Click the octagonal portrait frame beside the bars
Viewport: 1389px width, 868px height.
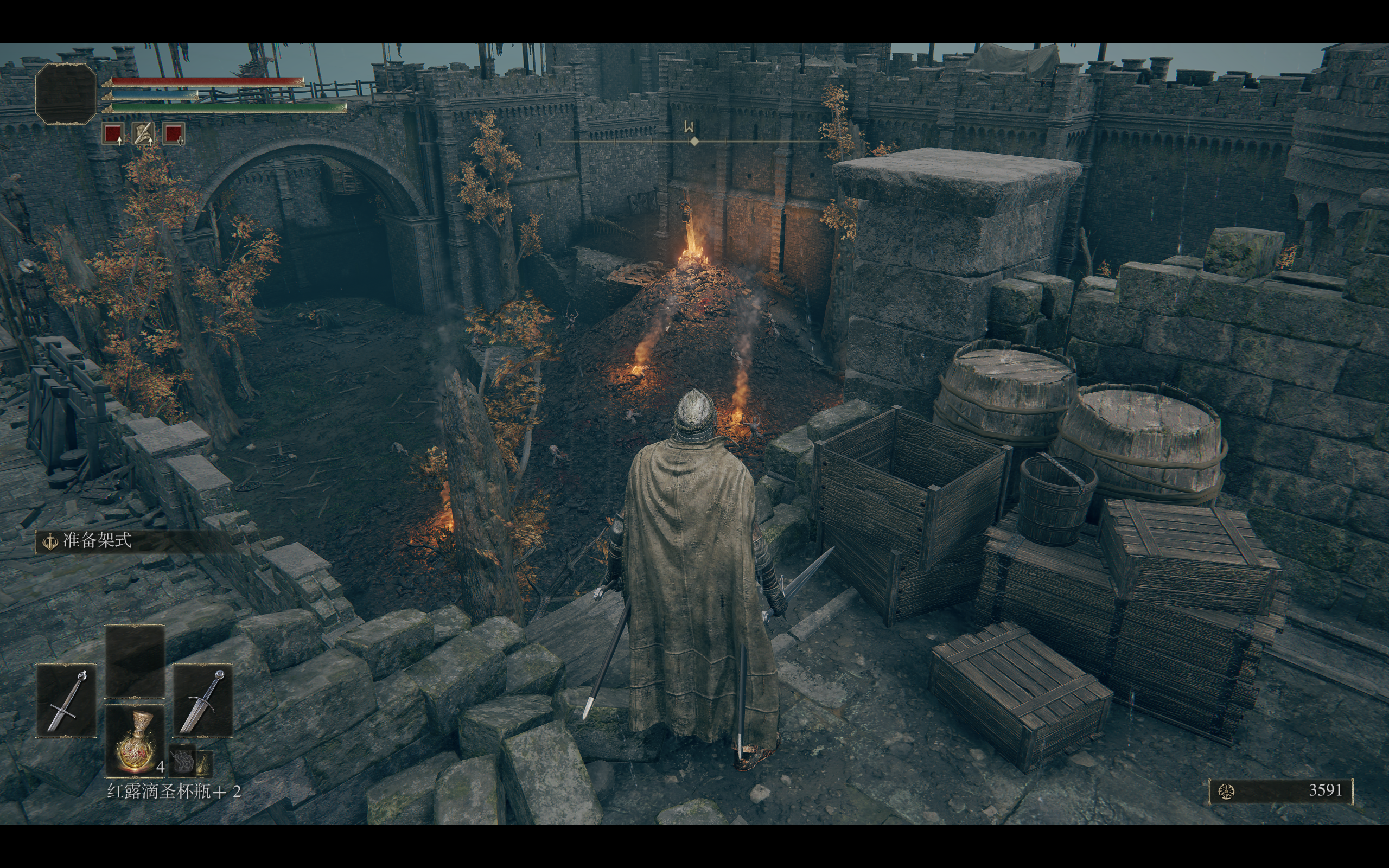(66, 93)
